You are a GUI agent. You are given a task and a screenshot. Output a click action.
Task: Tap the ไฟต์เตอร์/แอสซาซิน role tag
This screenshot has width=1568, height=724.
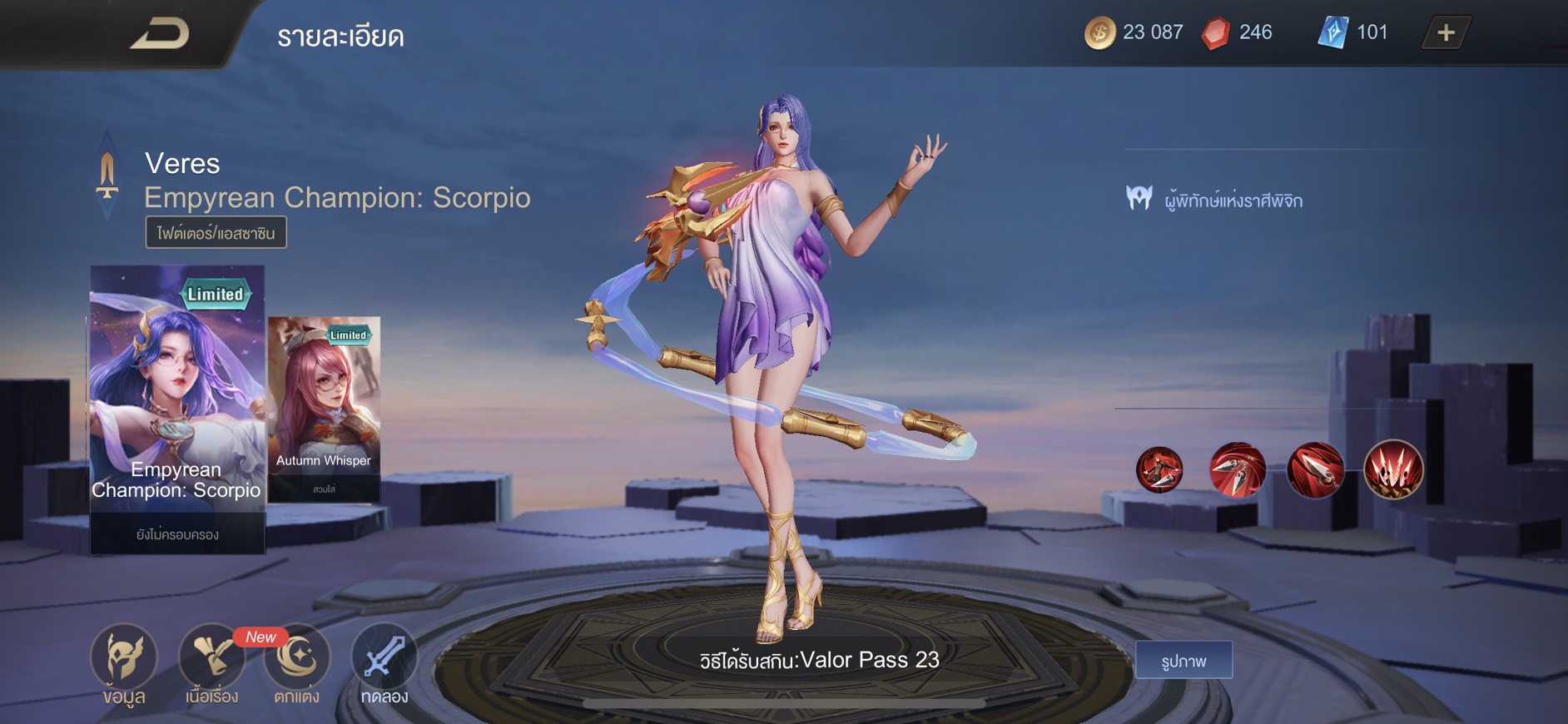point(216,233)
